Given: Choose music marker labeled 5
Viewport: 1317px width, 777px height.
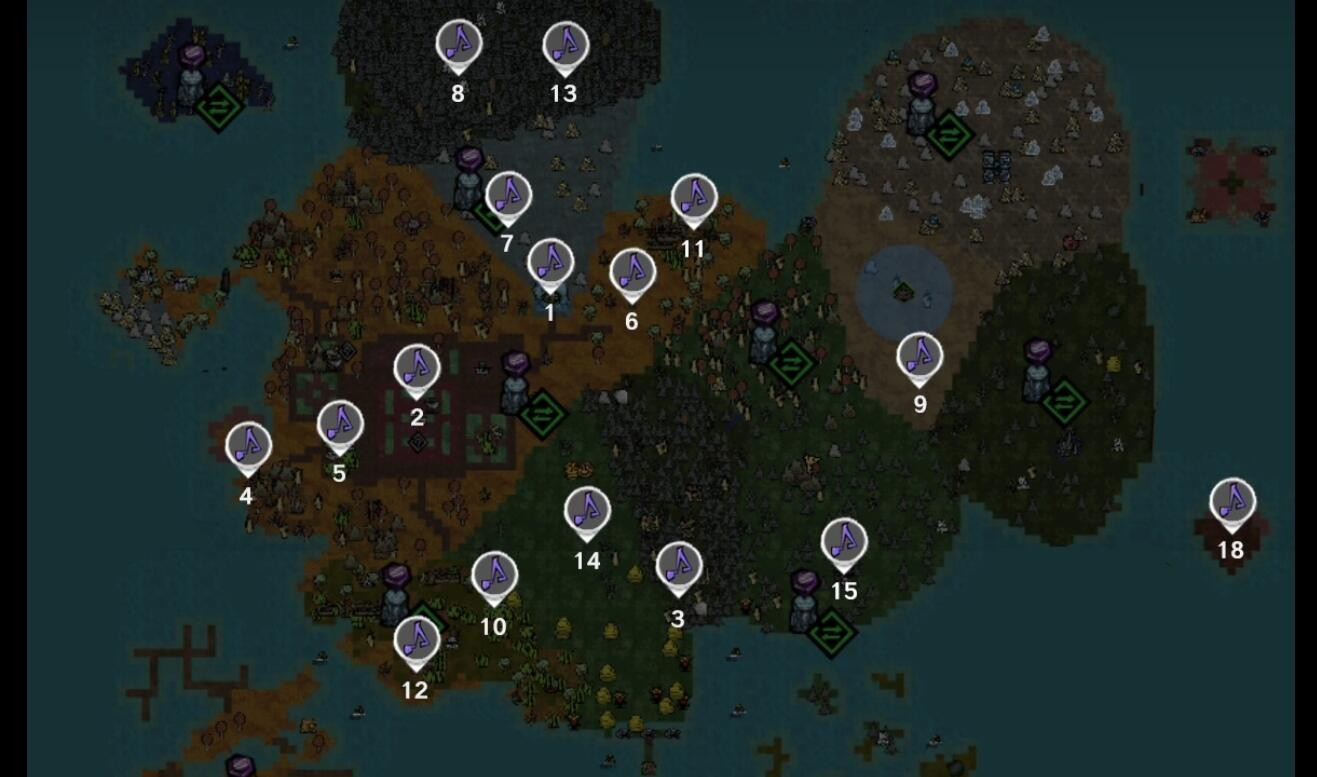Looking at the screenshot, I should point(340,424).
